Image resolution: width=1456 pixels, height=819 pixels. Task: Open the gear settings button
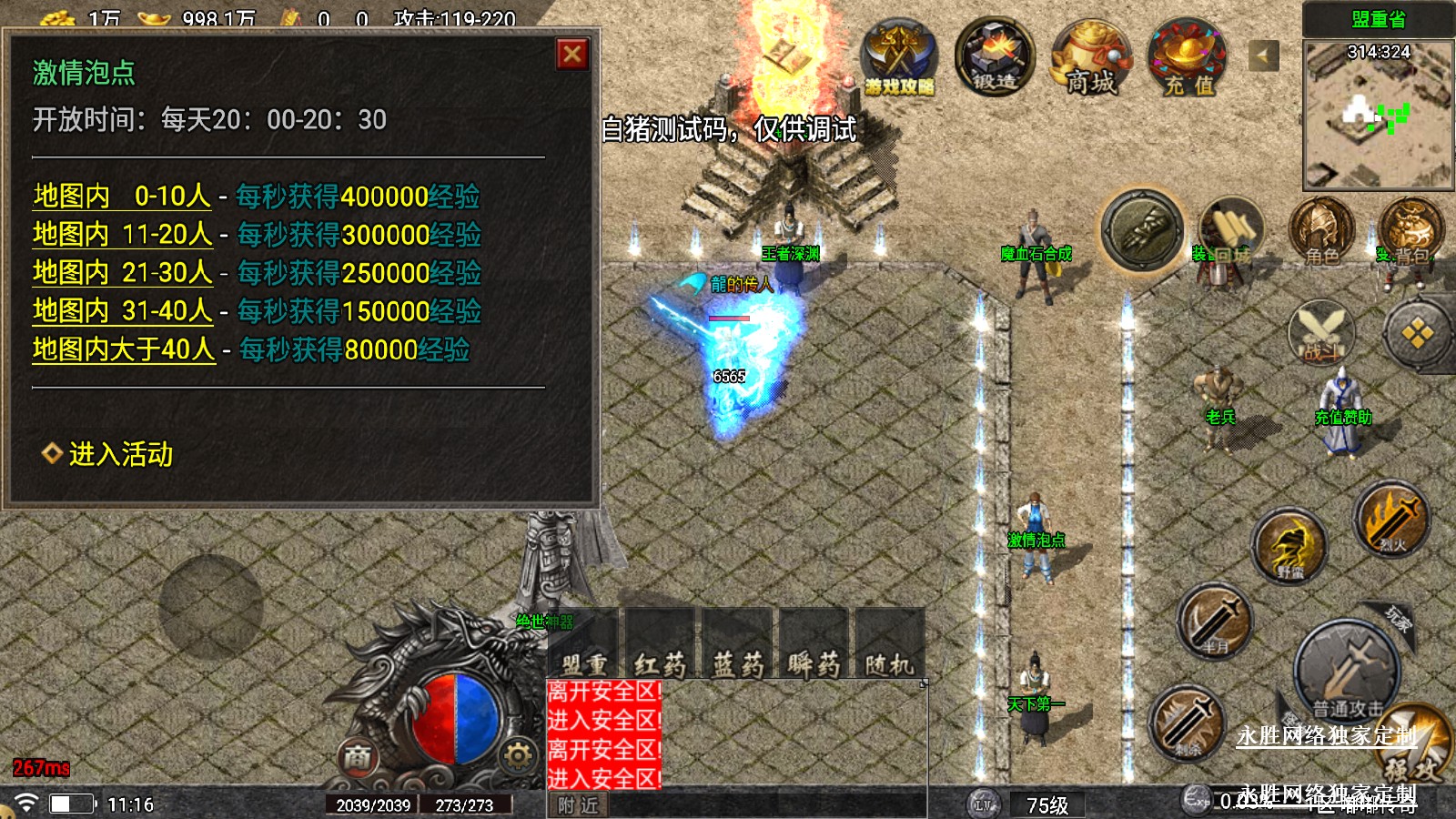coord(518,755)
